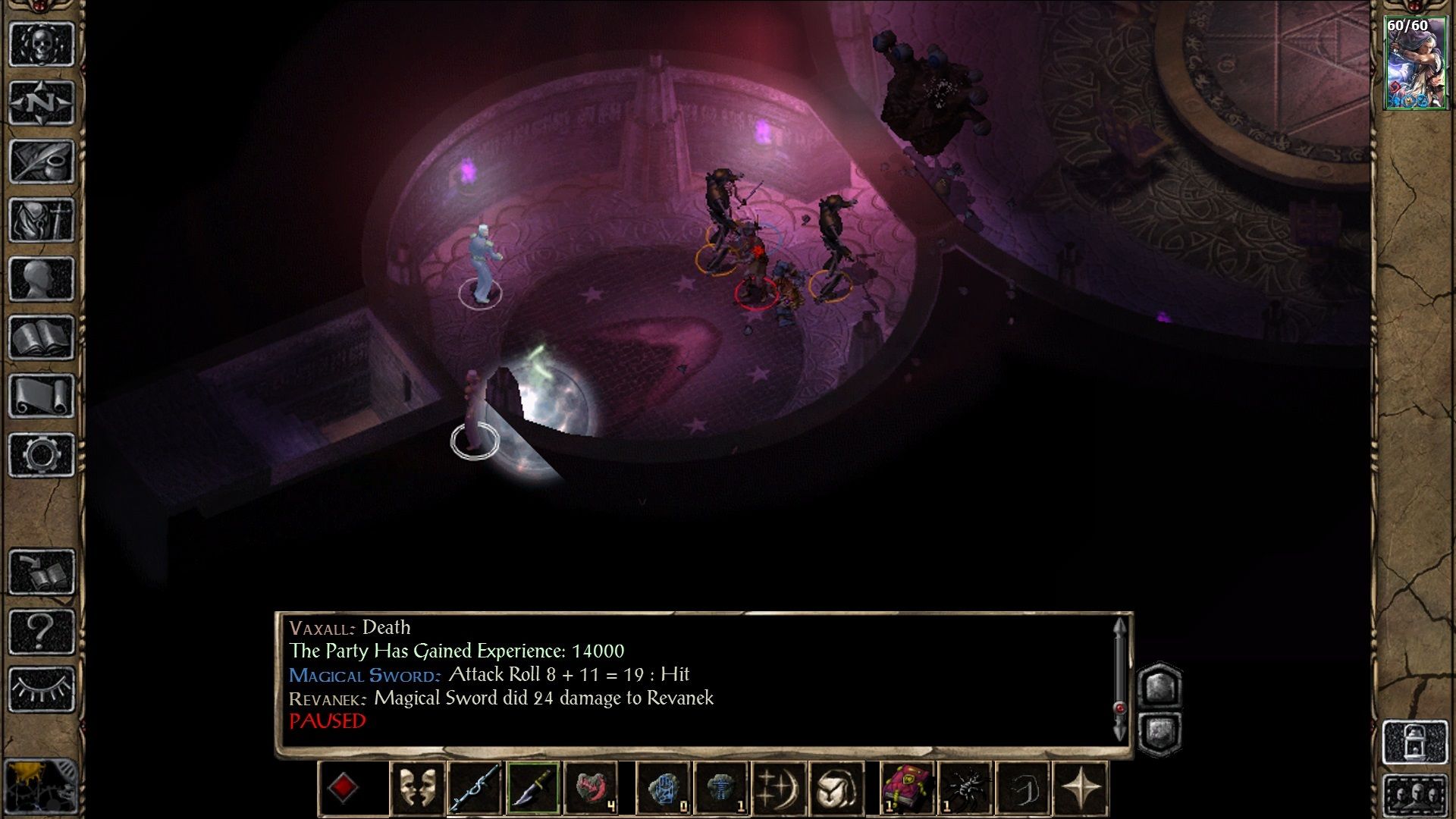
Task: Open the options gear icon
Action: point(41,454)
